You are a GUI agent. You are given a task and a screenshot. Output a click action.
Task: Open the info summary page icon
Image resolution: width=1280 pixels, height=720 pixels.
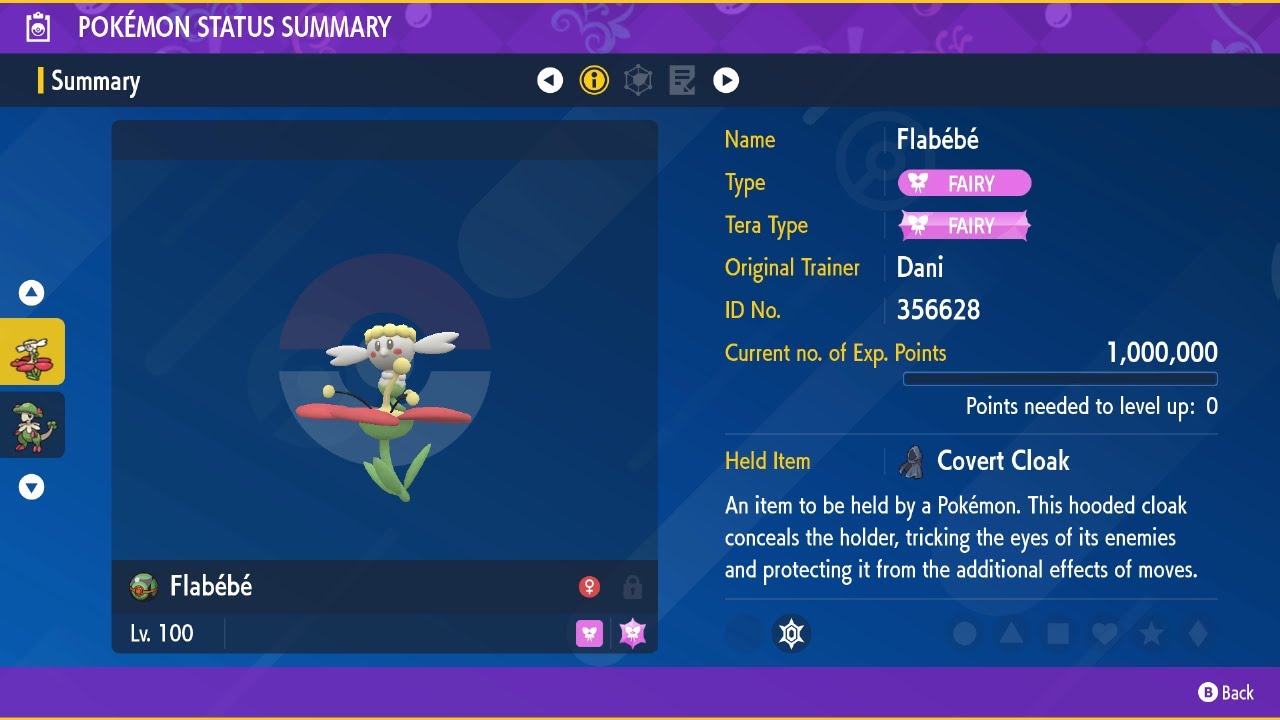(x=594, y=80)
